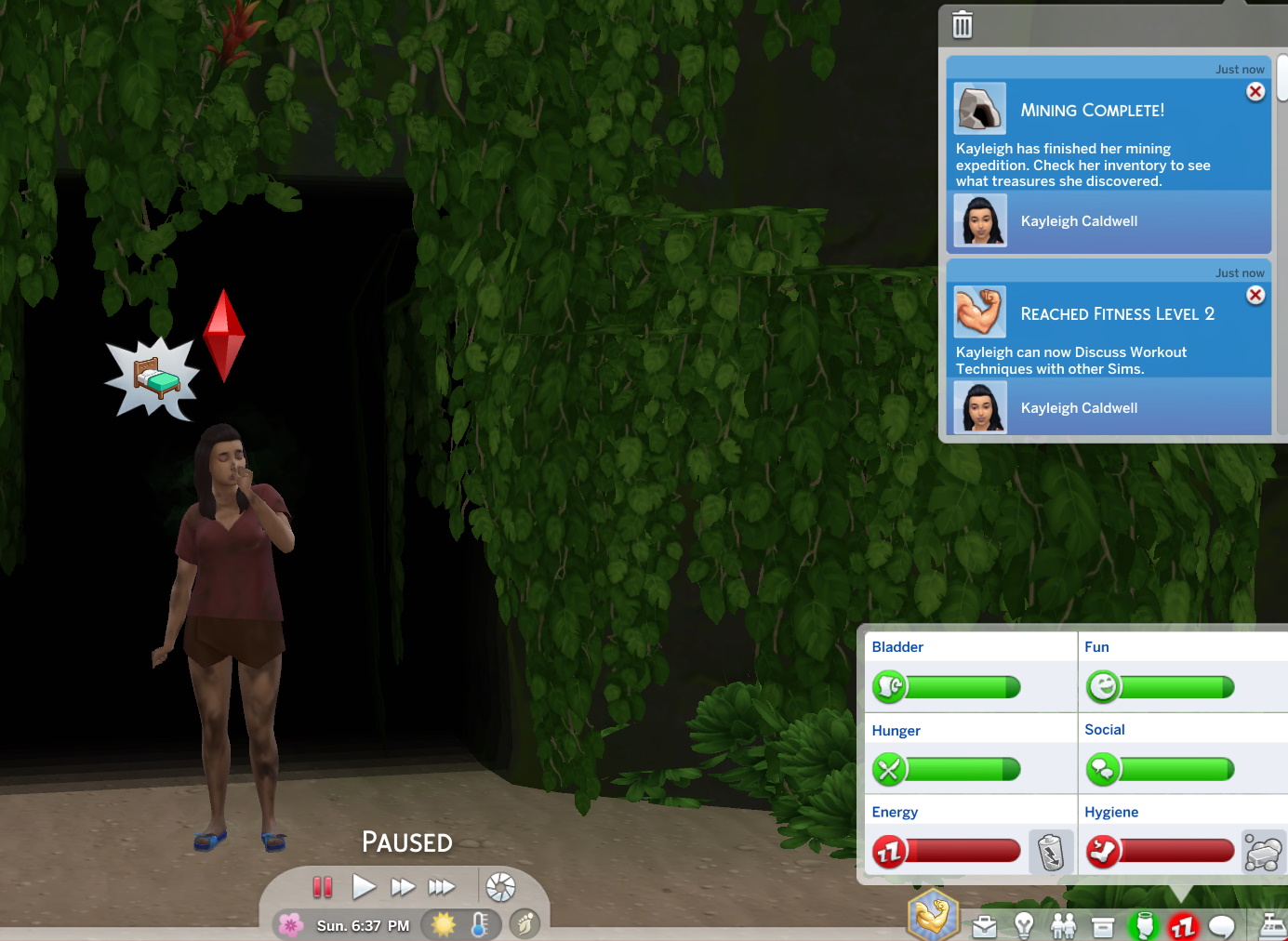Resume the game at normal speed
The height and width of the screenshot is (941, 1288).
coord(364,887)
